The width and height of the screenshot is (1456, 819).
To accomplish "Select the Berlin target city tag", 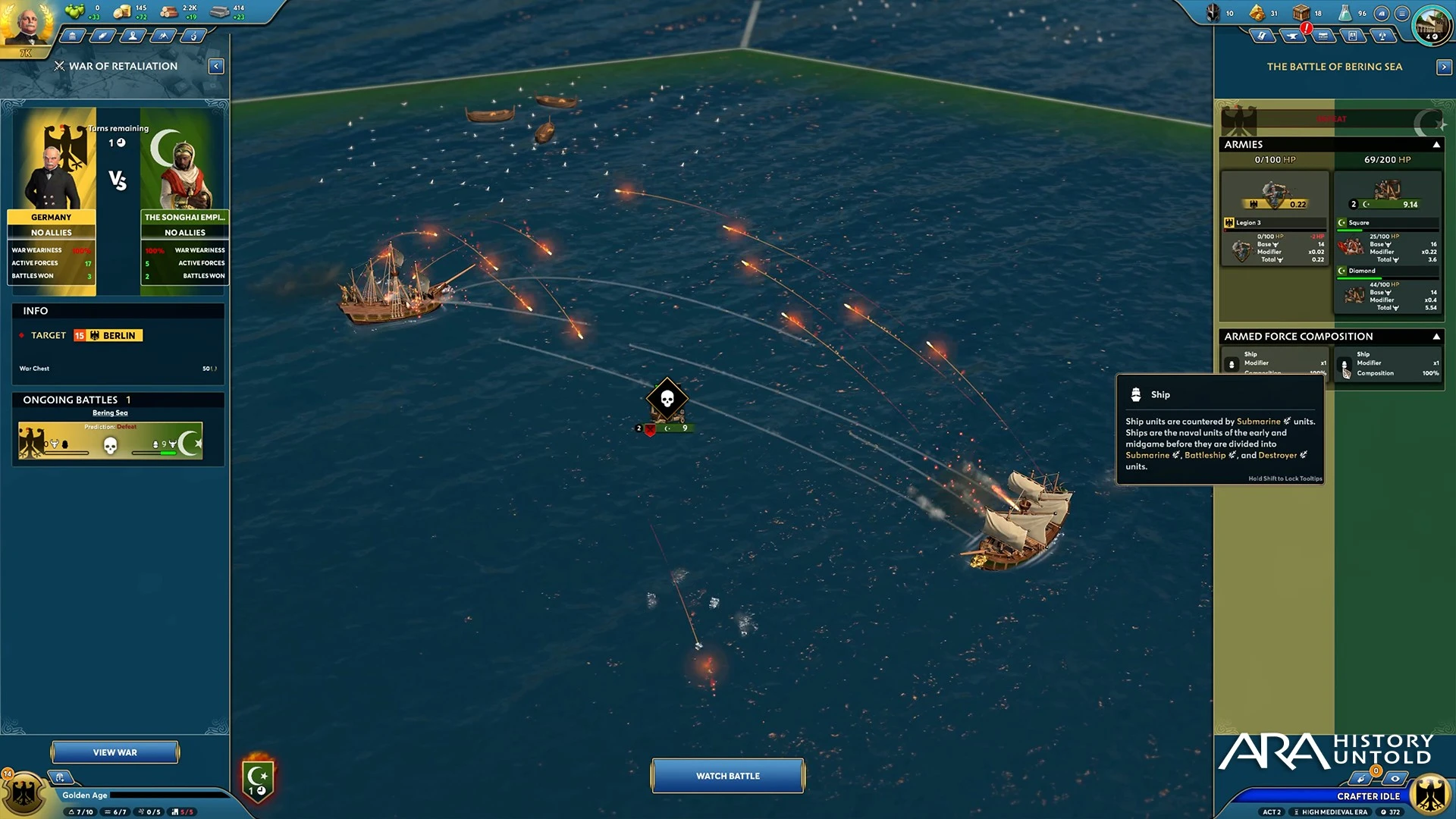I will [x=108, y=335].
